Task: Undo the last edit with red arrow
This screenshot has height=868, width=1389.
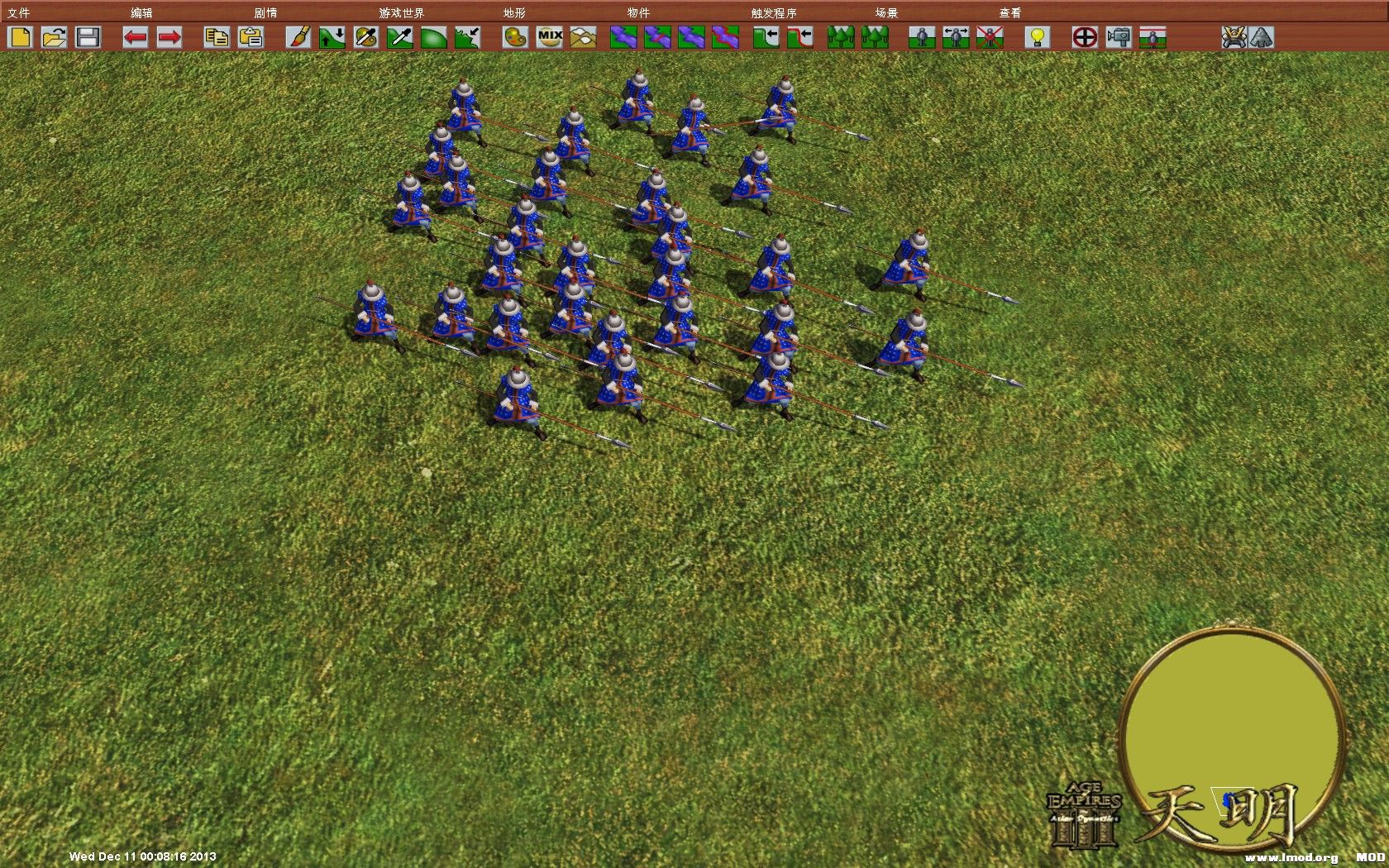Action: [x=136, y=37]
